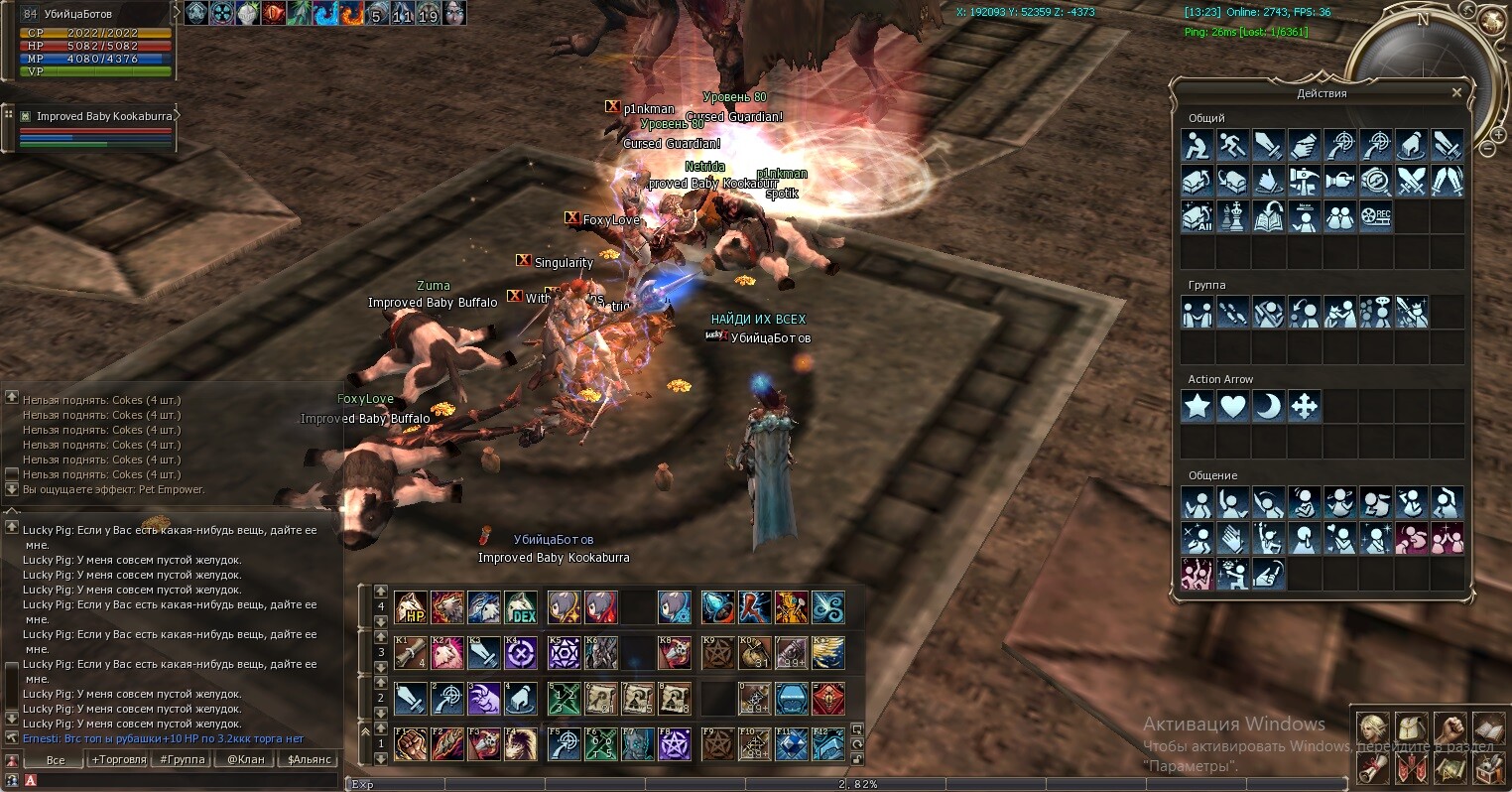Select the @Клан chat tab
The height and width of the screenshot is (792, 1512).
[245, 759]
